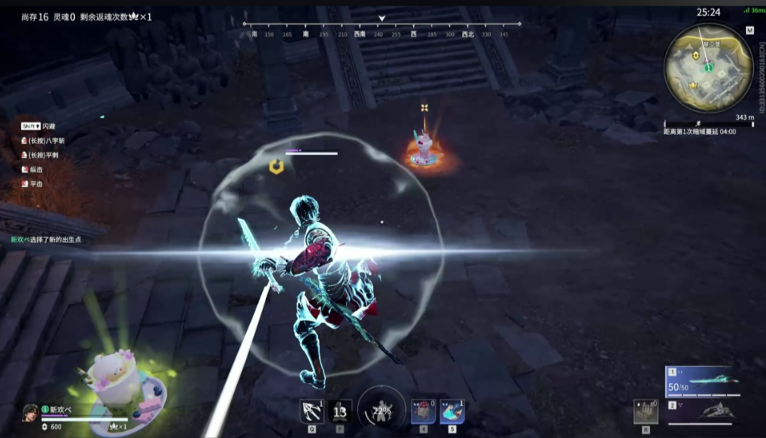Select the compass bar heading strip
This screenshot has height=438, width=766.
[382, 29]
